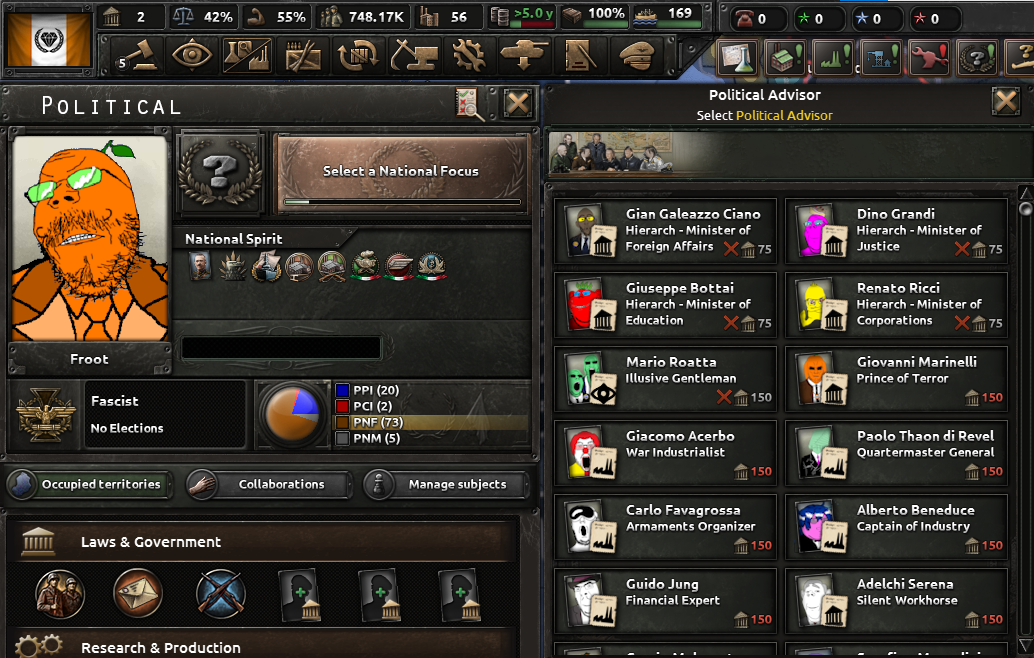Choose Adelchi Serena, Silent Workhorse
The image size is (1034, 658).
[896, 601]
